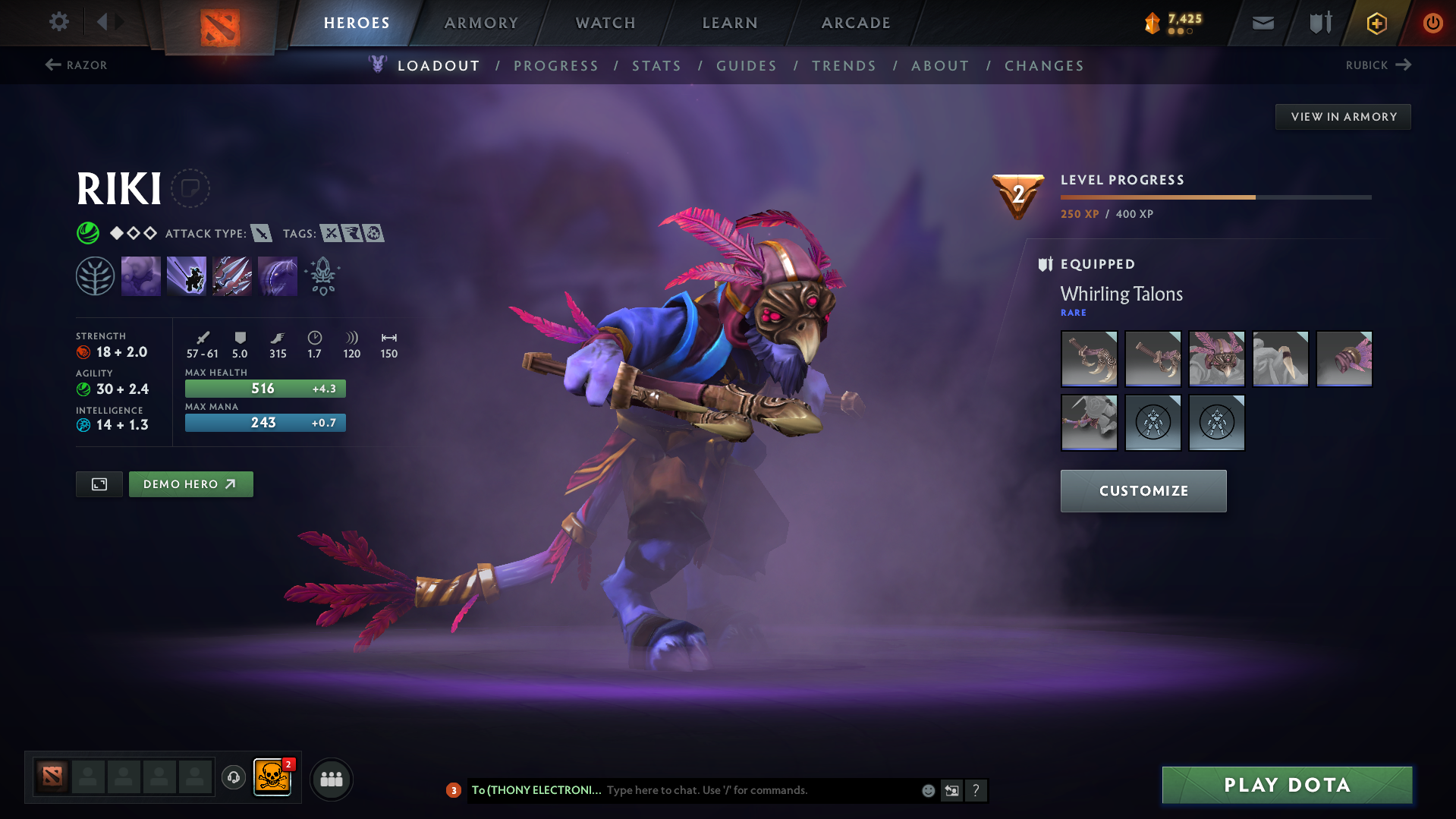Open the mail inbox envelope icon

click(x=1262, y=23)
